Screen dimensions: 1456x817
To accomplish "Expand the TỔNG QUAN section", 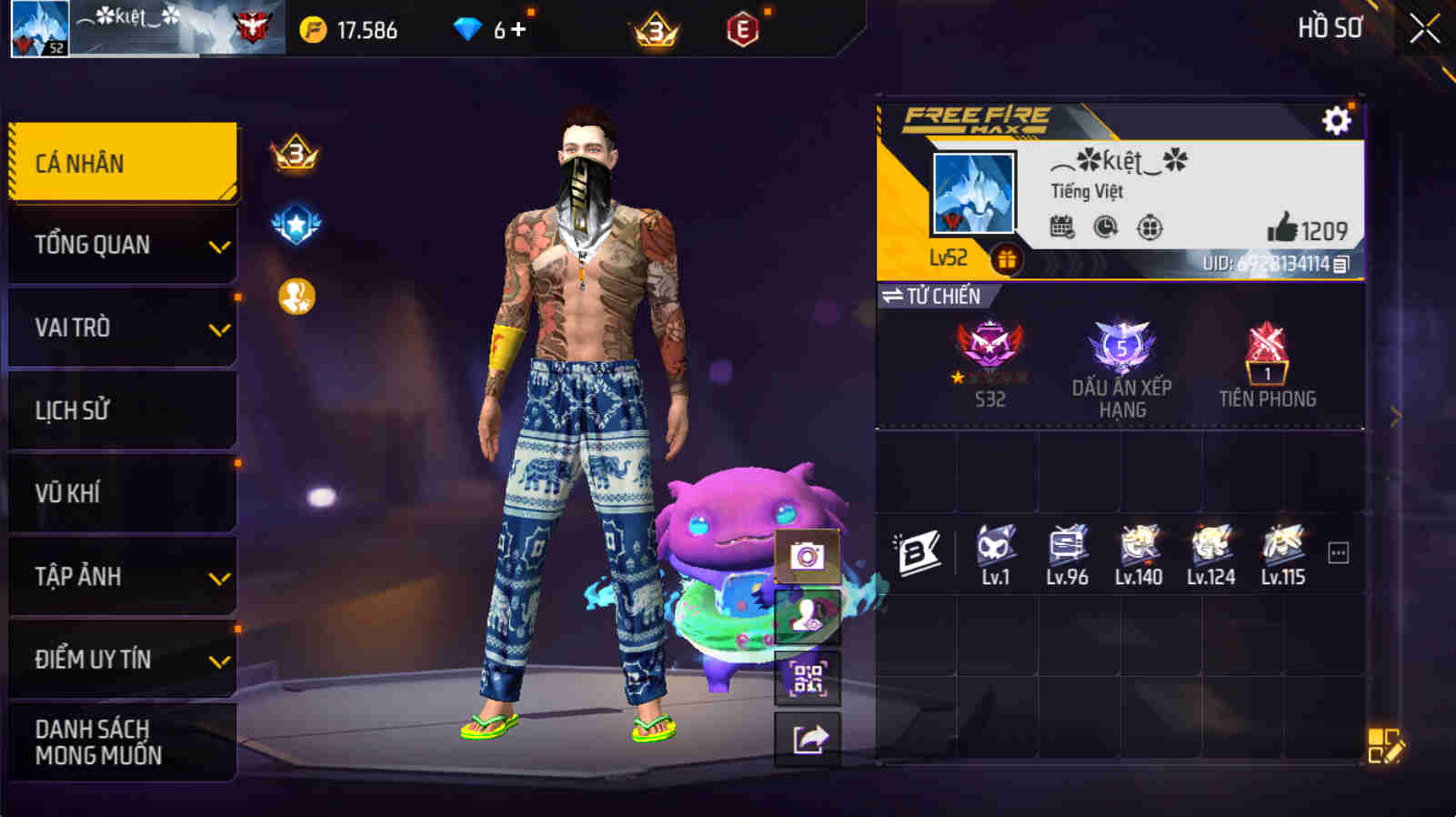I will pyautogui.click(x=122, y=244).
